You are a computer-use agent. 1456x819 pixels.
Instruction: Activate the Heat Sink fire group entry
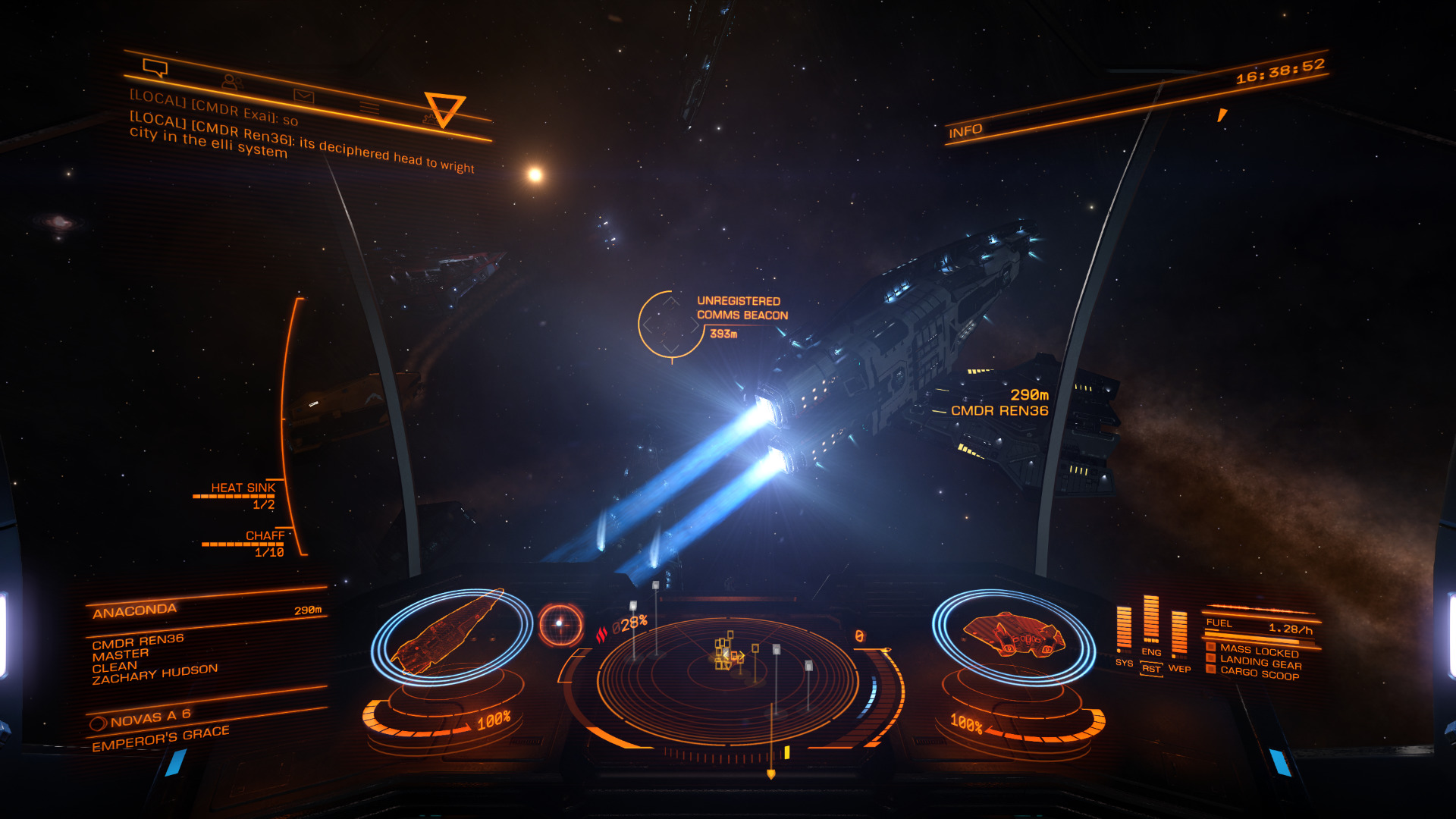coord(243,488)
